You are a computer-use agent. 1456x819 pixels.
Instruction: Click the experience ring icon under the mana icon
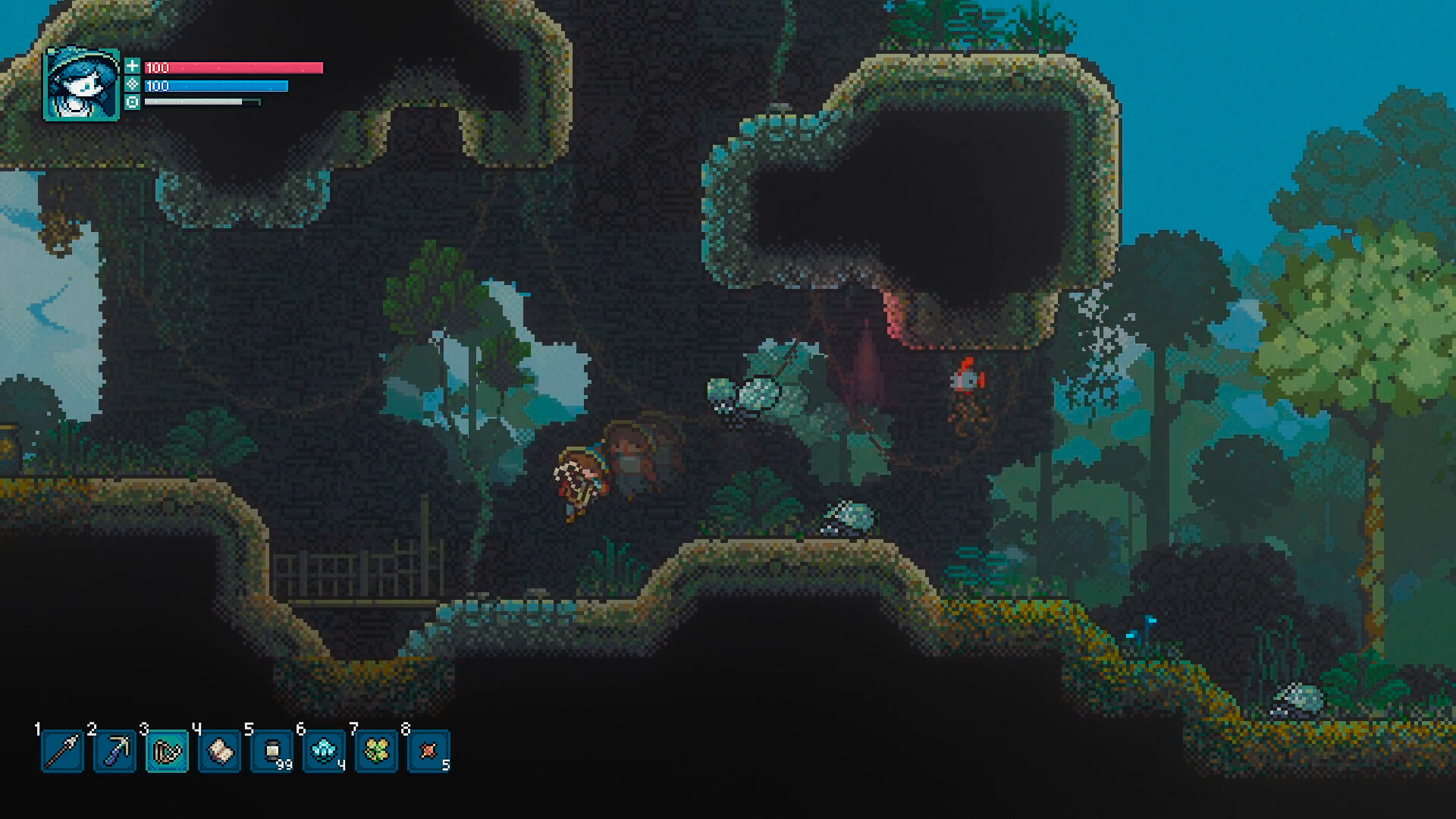tap(133, 104)
